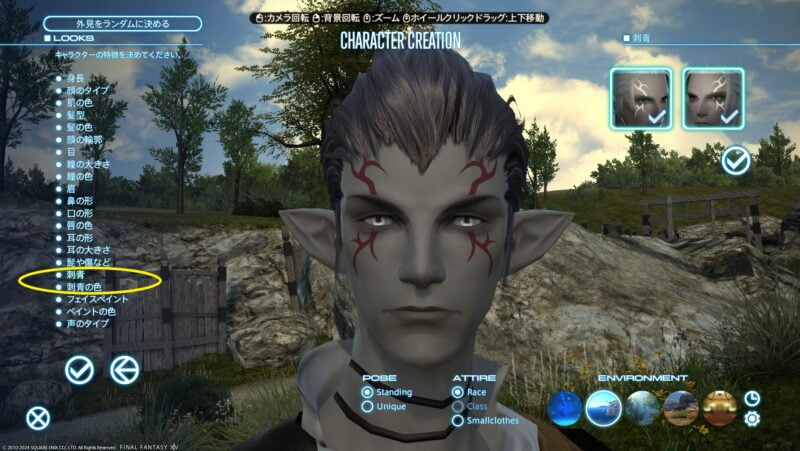Pick the second tattoo thumbnail
This screenshot has height=451, width=800.
point(712,98)
